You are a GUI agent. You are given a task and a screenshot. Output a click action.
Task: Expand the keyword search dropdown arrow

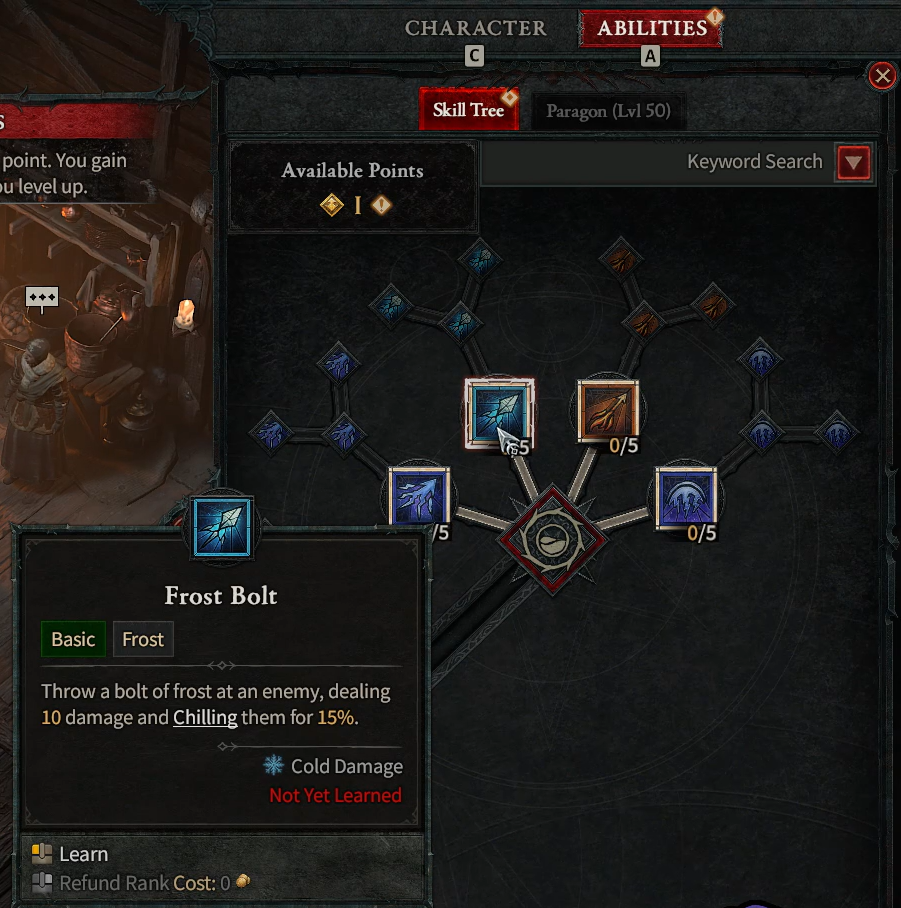tap(854, 162)
